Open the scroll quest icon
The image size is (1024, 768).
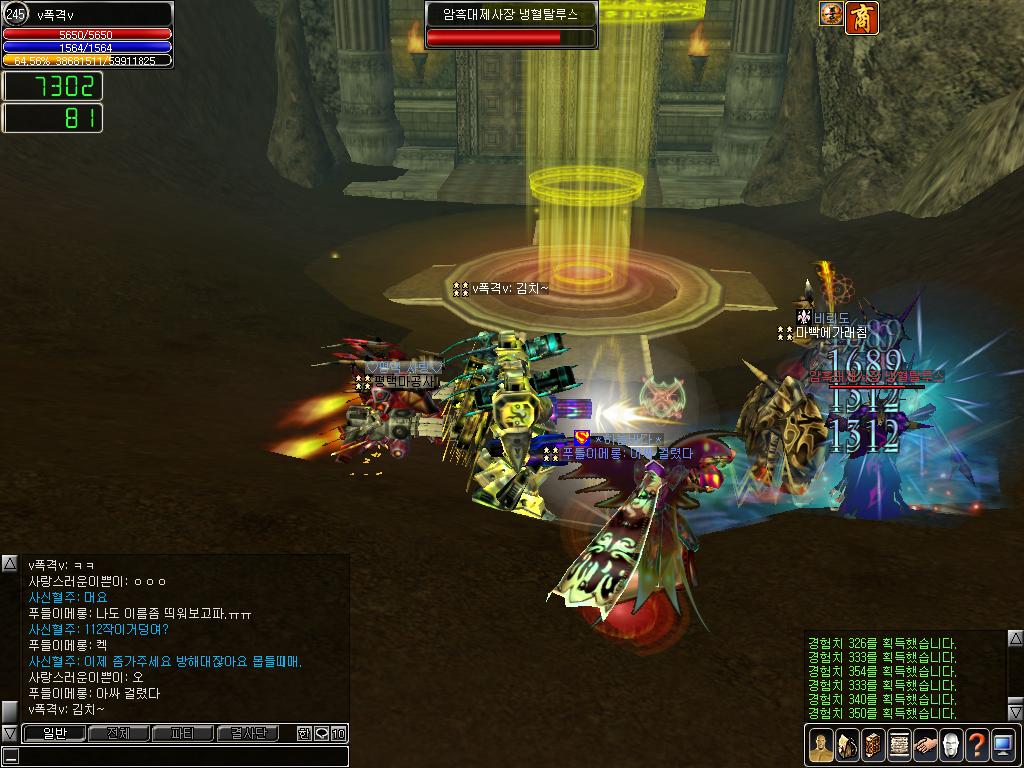point(899,745)
